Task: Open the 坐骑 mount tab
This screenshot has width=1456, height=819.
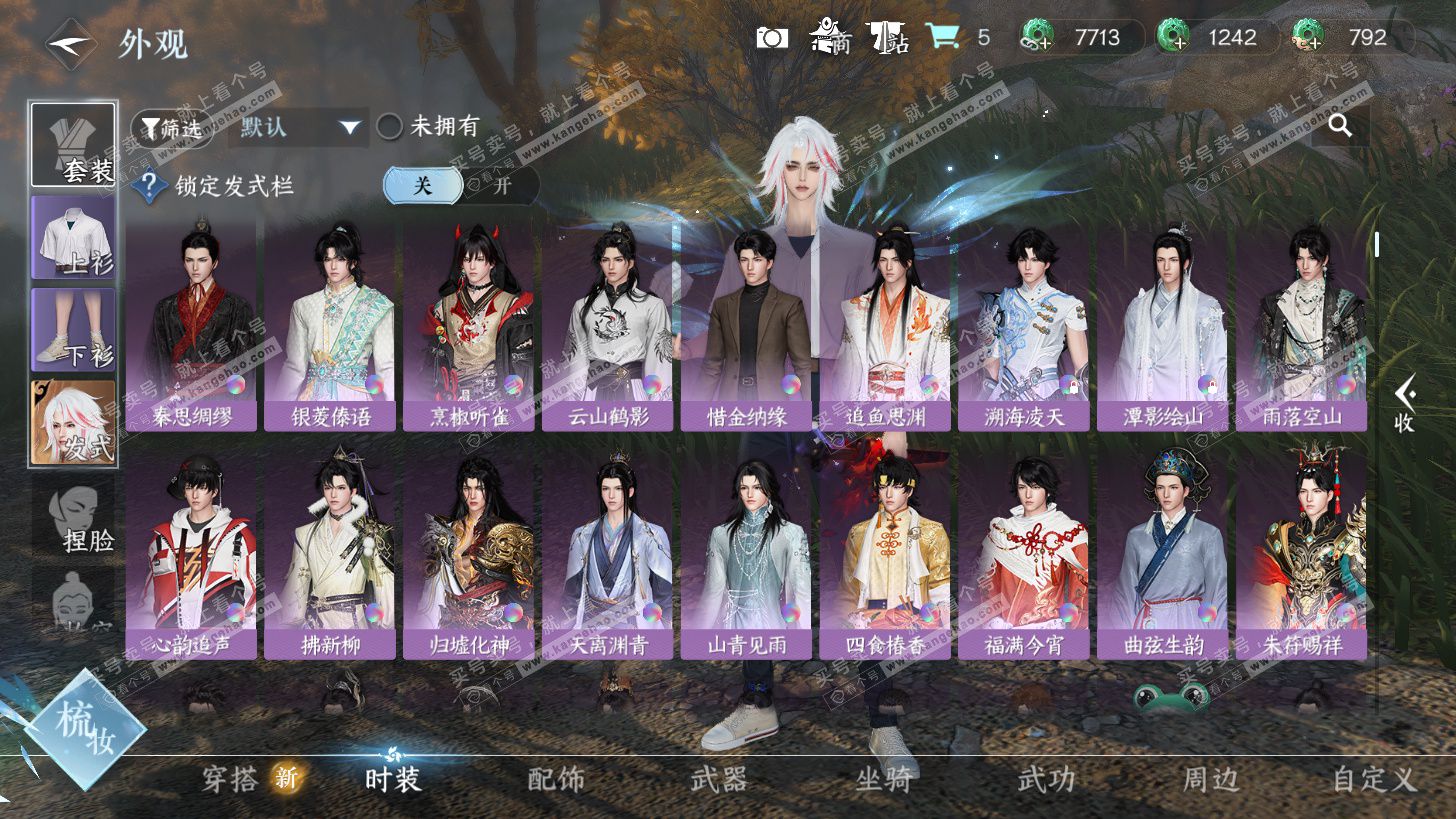Action: 884,779
